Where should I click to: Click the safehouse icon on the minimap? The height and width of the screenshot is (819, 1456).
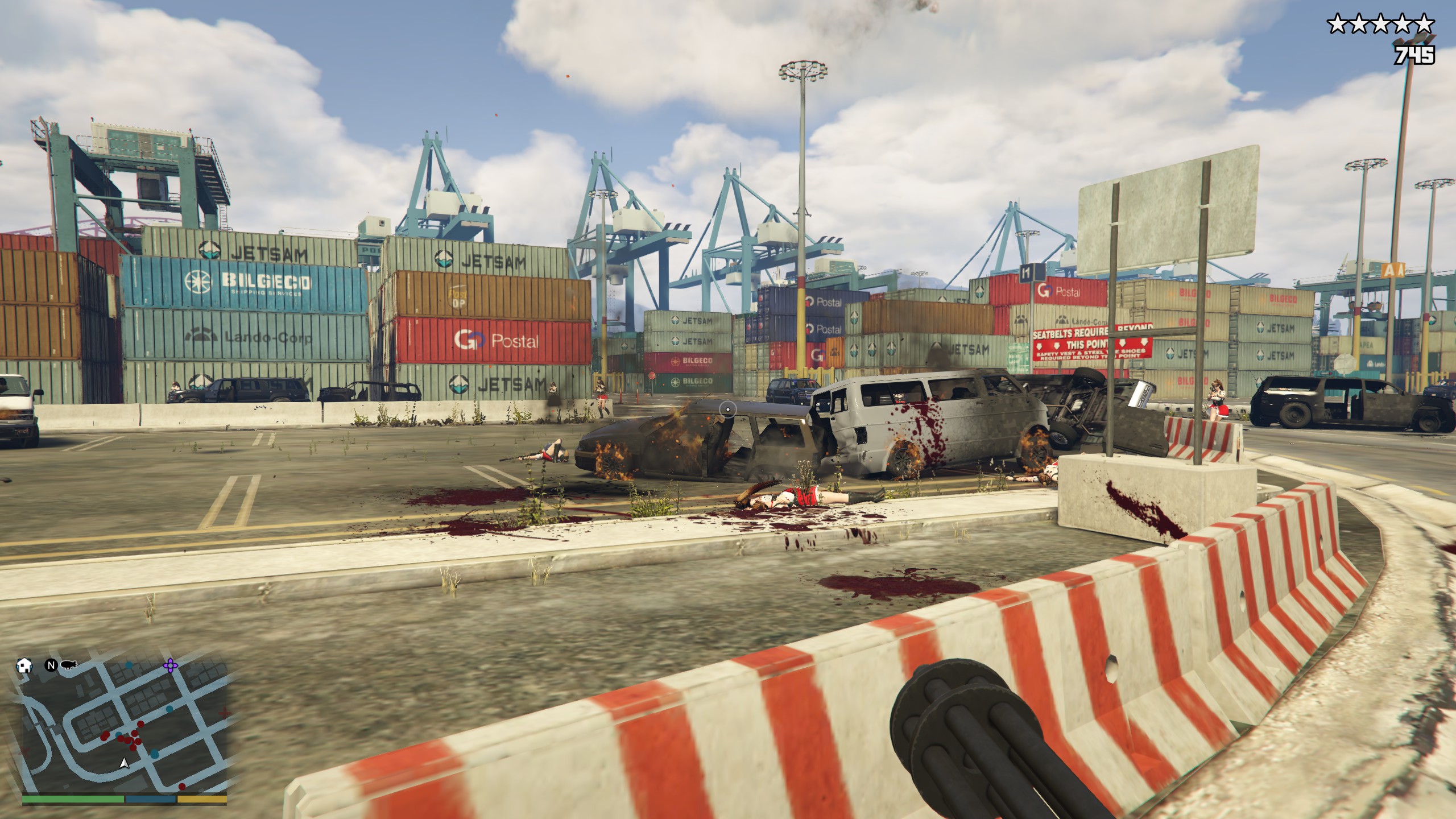(x=24, y=665)
